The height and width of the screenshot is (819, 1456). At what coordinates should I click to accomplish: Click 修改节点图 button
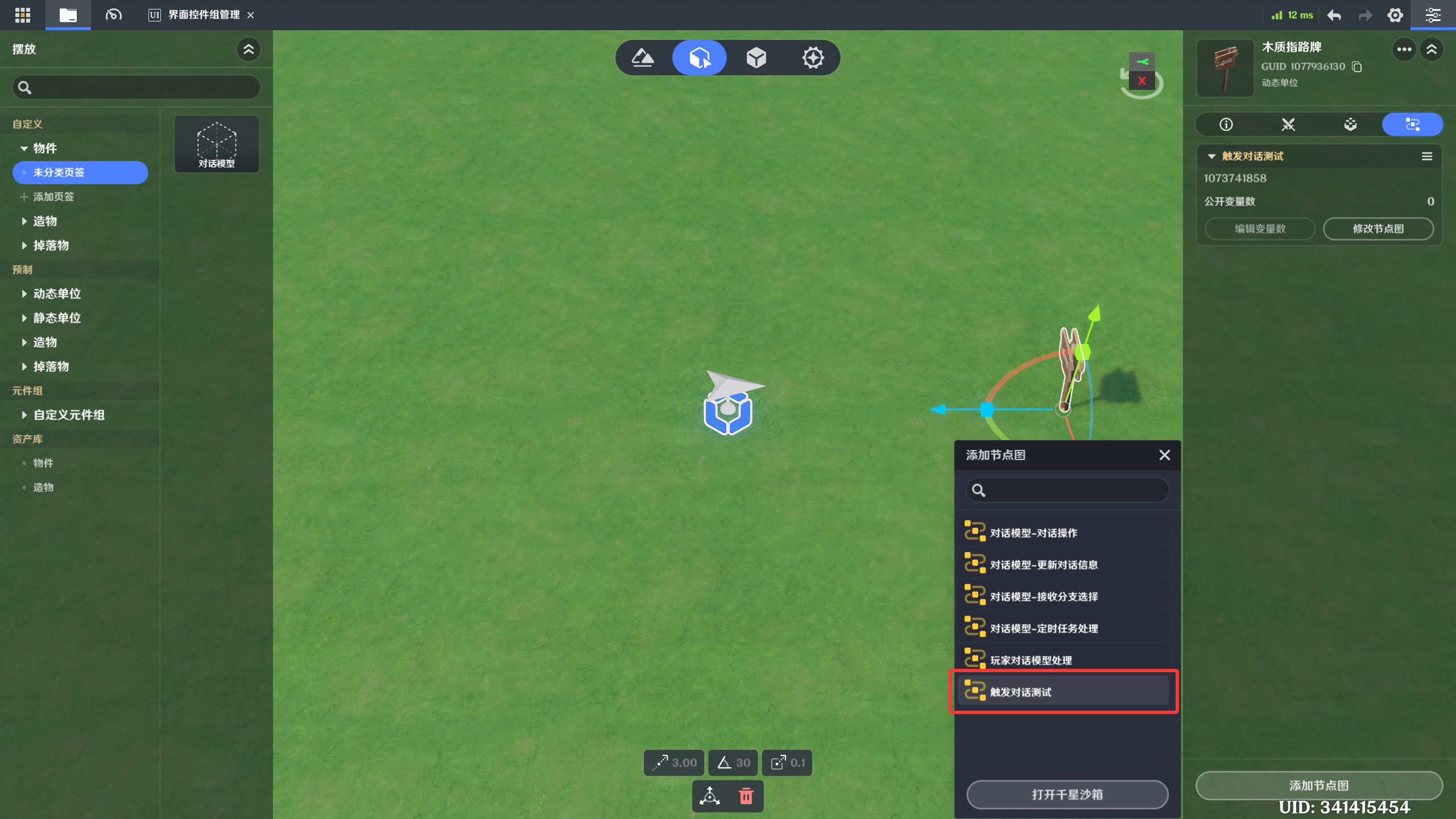(x=1378, y=229)
